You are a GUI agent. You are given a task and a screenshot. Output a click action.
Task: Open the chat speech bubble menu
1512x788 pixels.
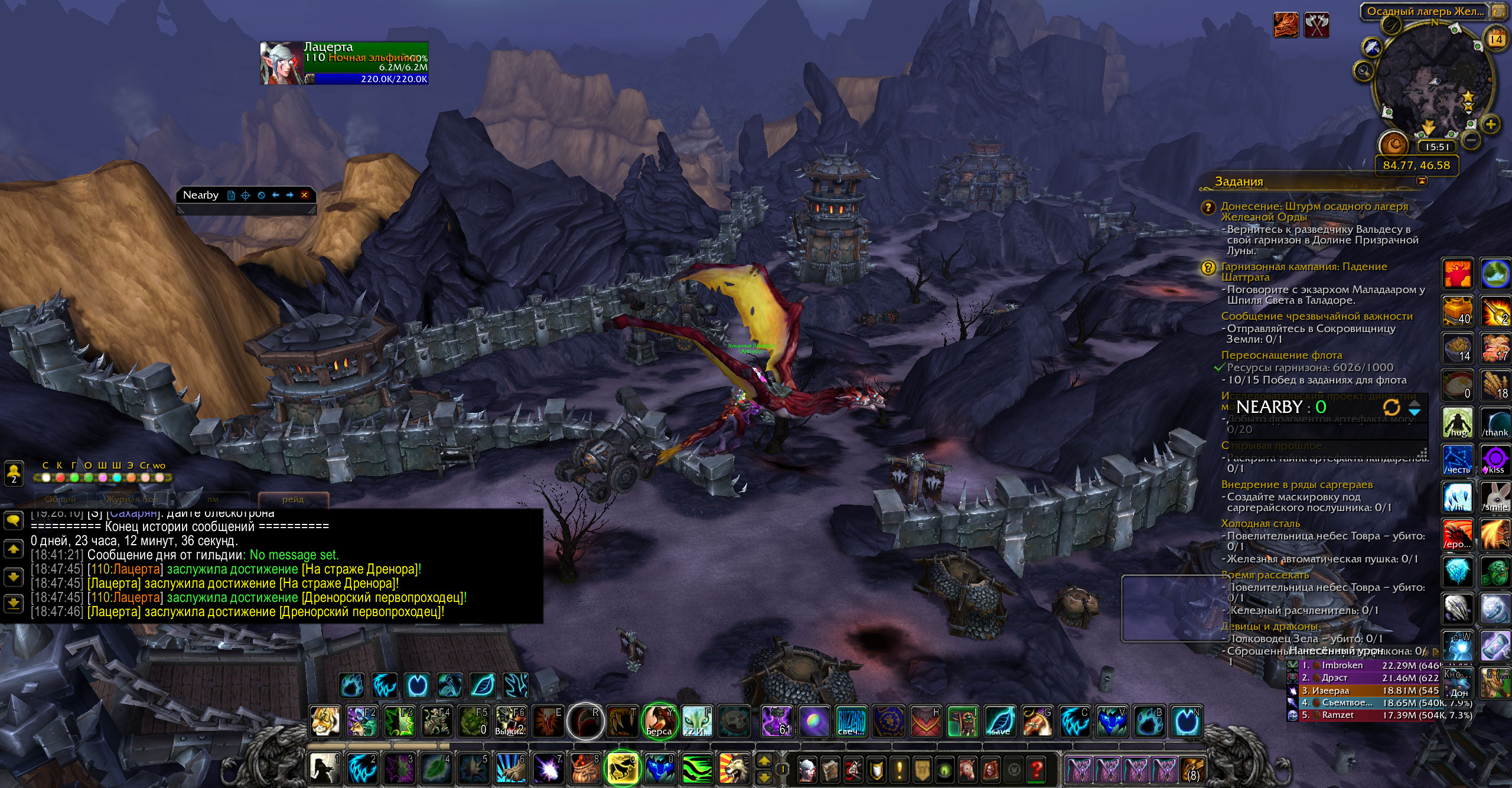(14, 520)
